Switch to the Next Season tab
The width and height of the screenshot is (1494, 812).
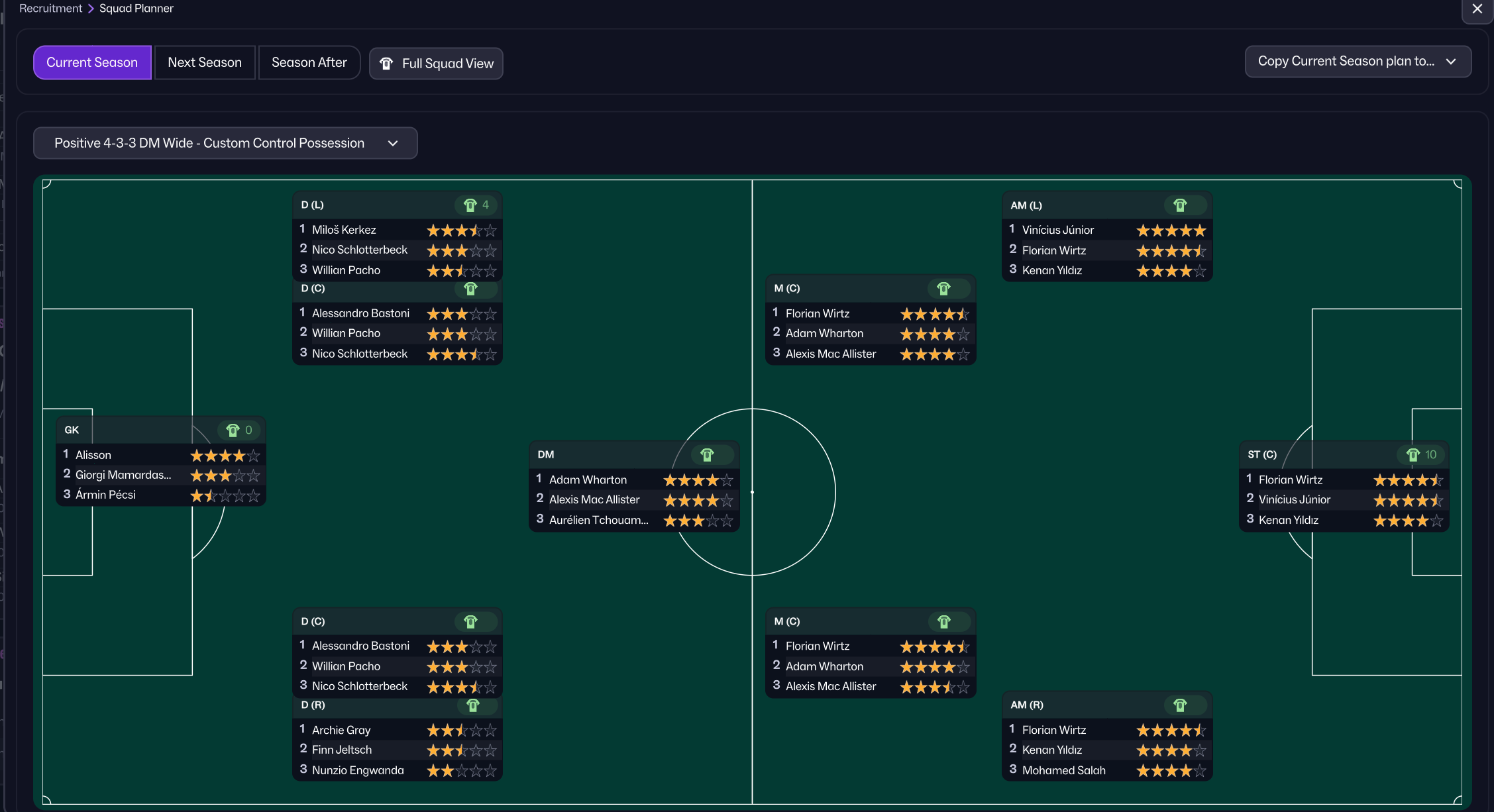pyautogui.click(x=204, y=62)
